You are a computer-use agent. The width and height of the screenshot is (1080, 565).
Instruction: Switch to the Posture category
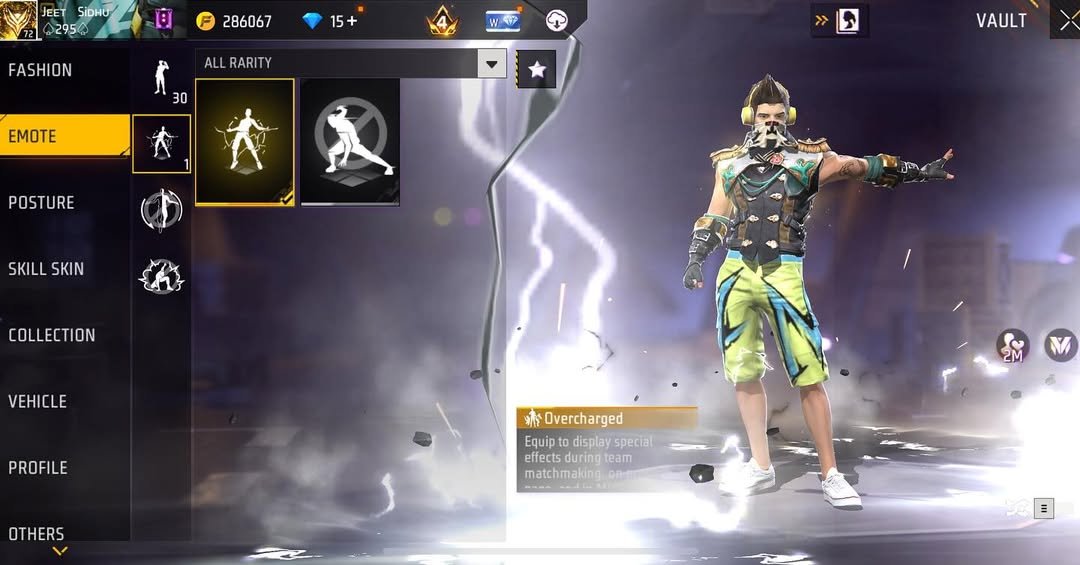click(x=41, y=202)
